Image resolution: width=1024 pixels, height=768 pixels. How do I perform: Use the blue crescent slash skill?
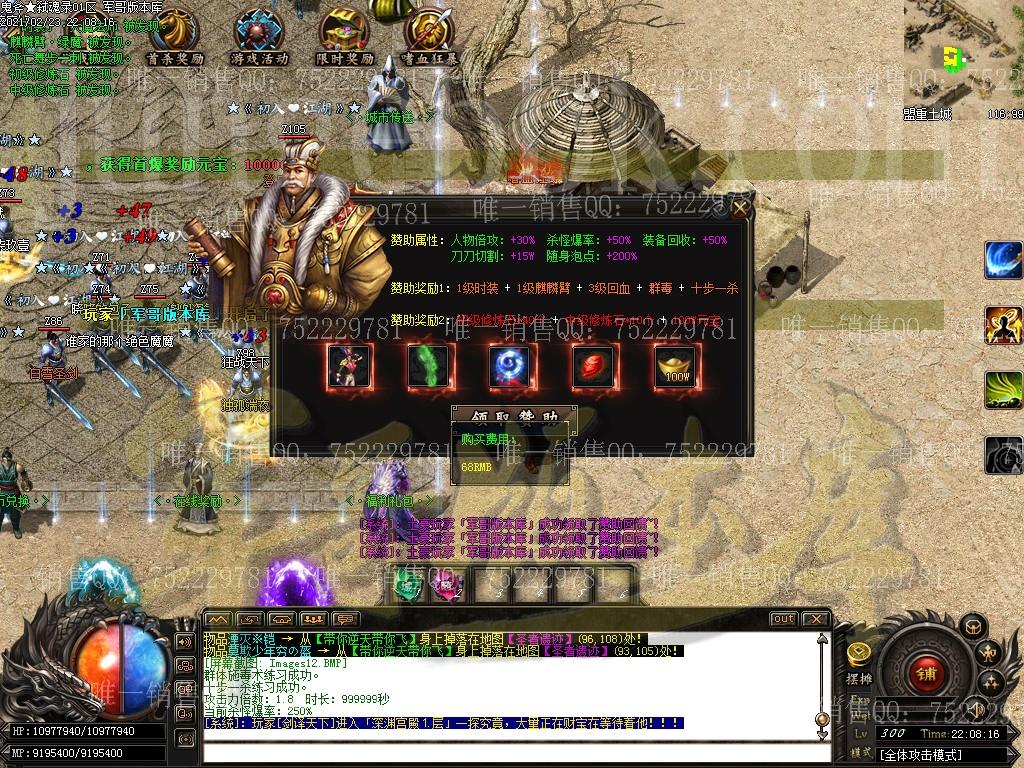coord(1003,260)
